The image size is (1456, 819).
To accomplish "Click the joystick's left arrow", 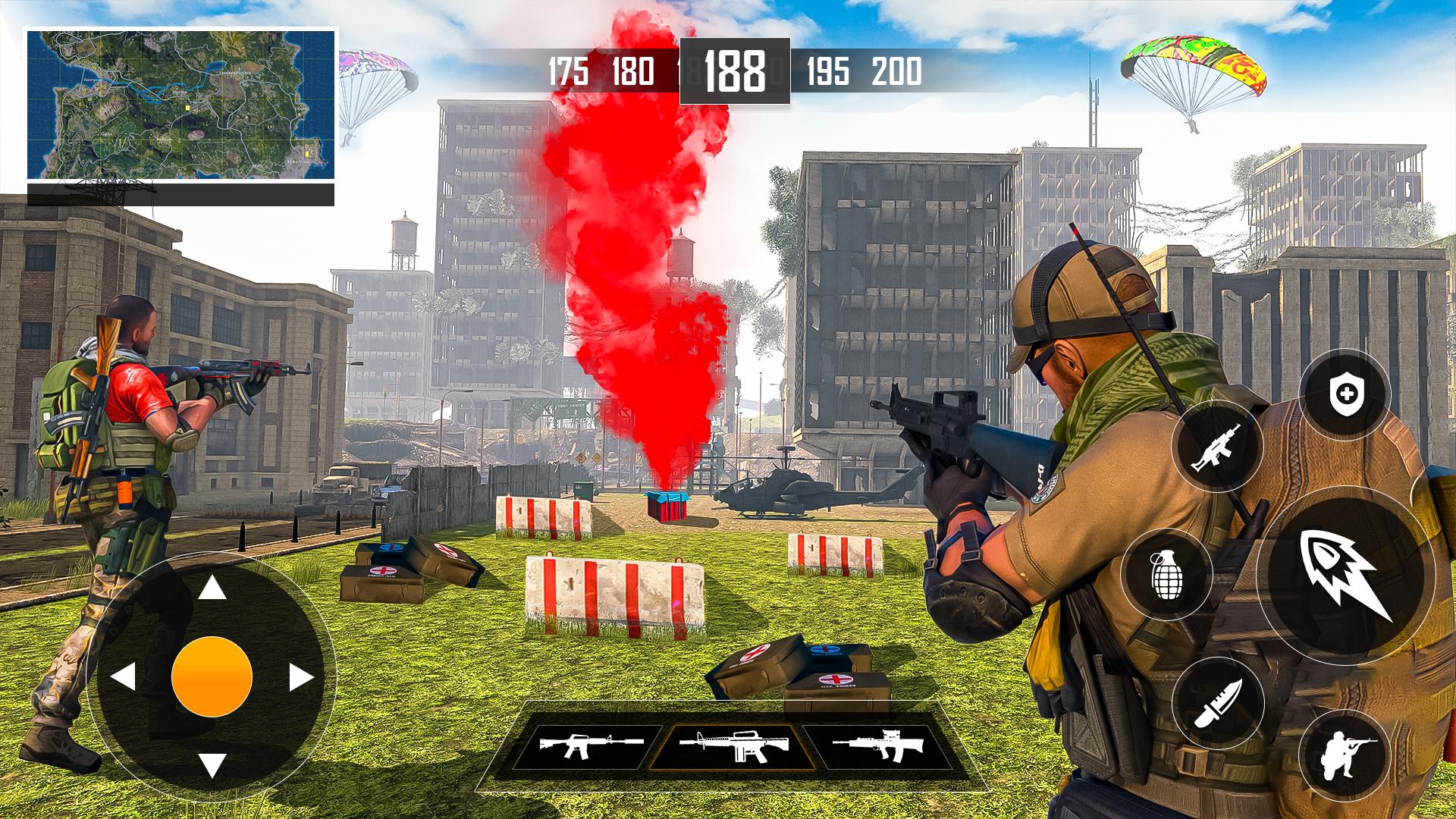I will click(x=124, y=676).
